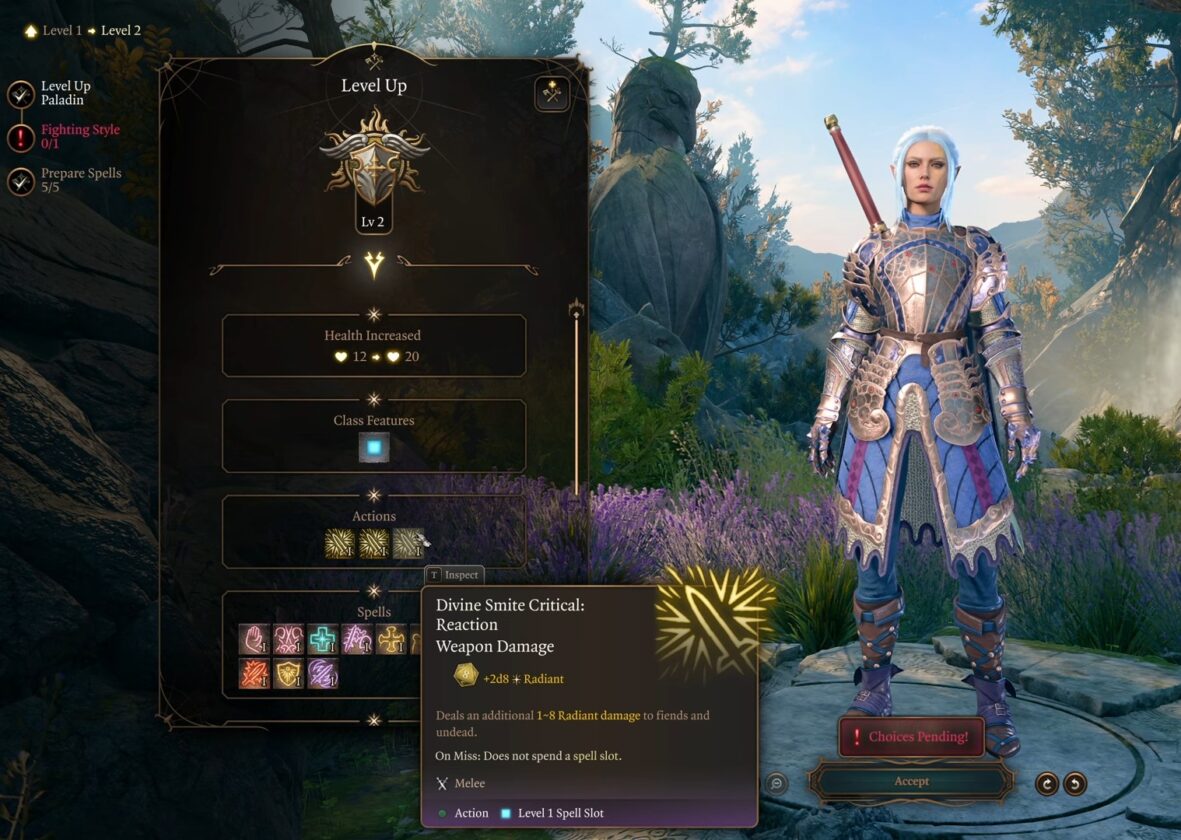Image resolution: width=1181 pixels, height=840 pixels.
Task: Choose the pink hand spell icon
Action: pos(254,639)
